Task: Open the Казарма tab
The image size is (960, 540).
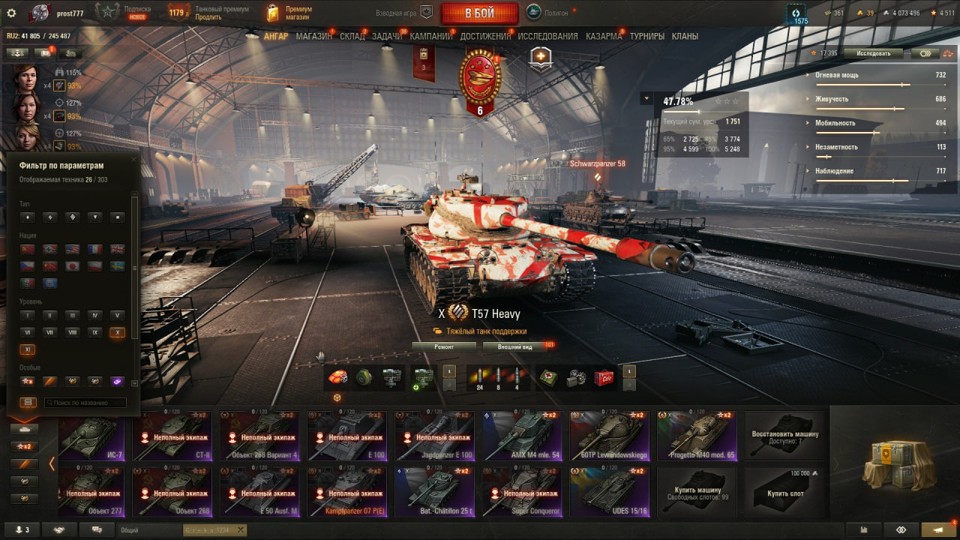Action: tap(603, 36)
